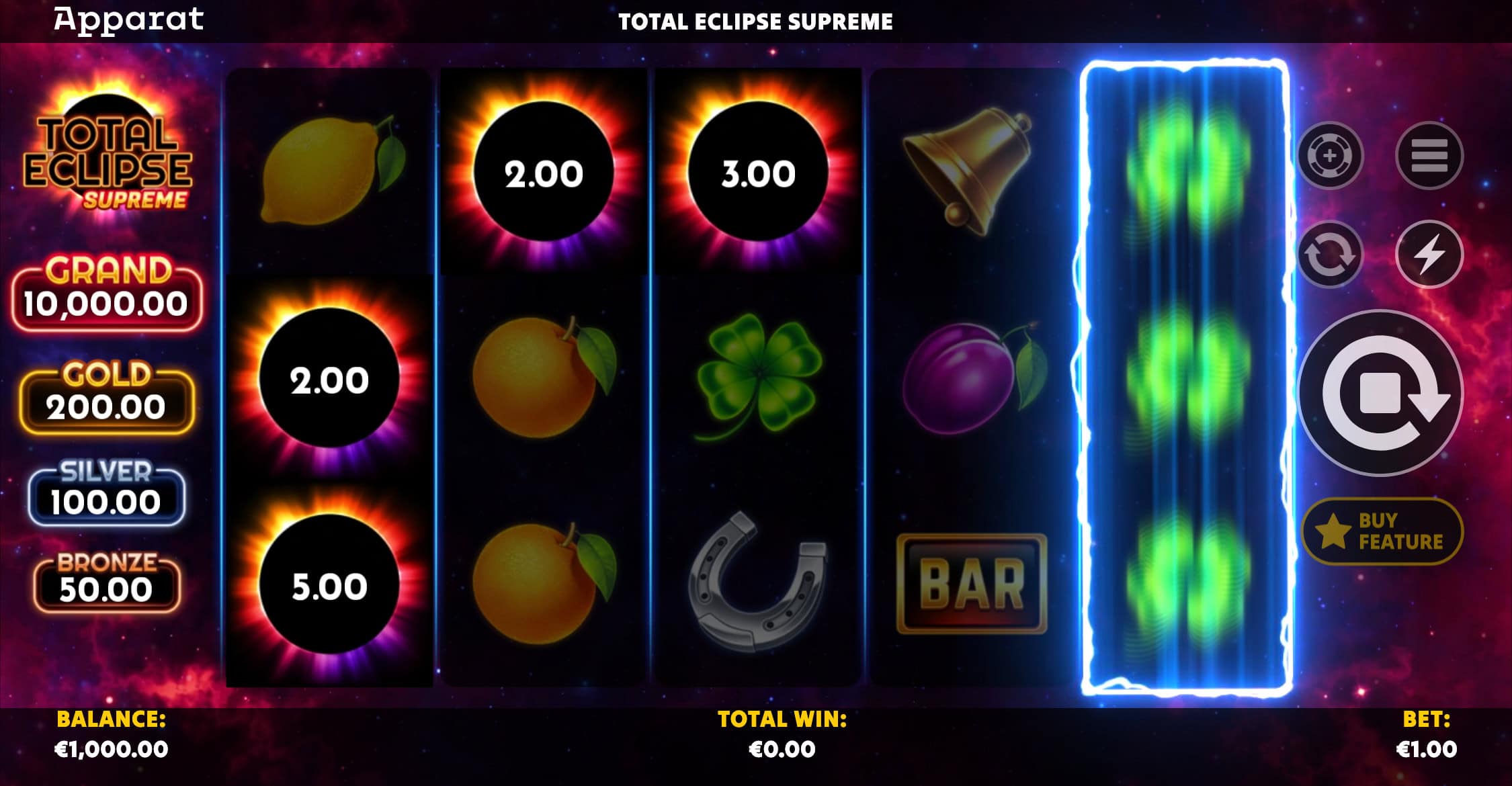The height and width of the screenshot is (786, 1512).
Task: Open bet settings with the chip icon
Action: click(x=1329, y=156)
